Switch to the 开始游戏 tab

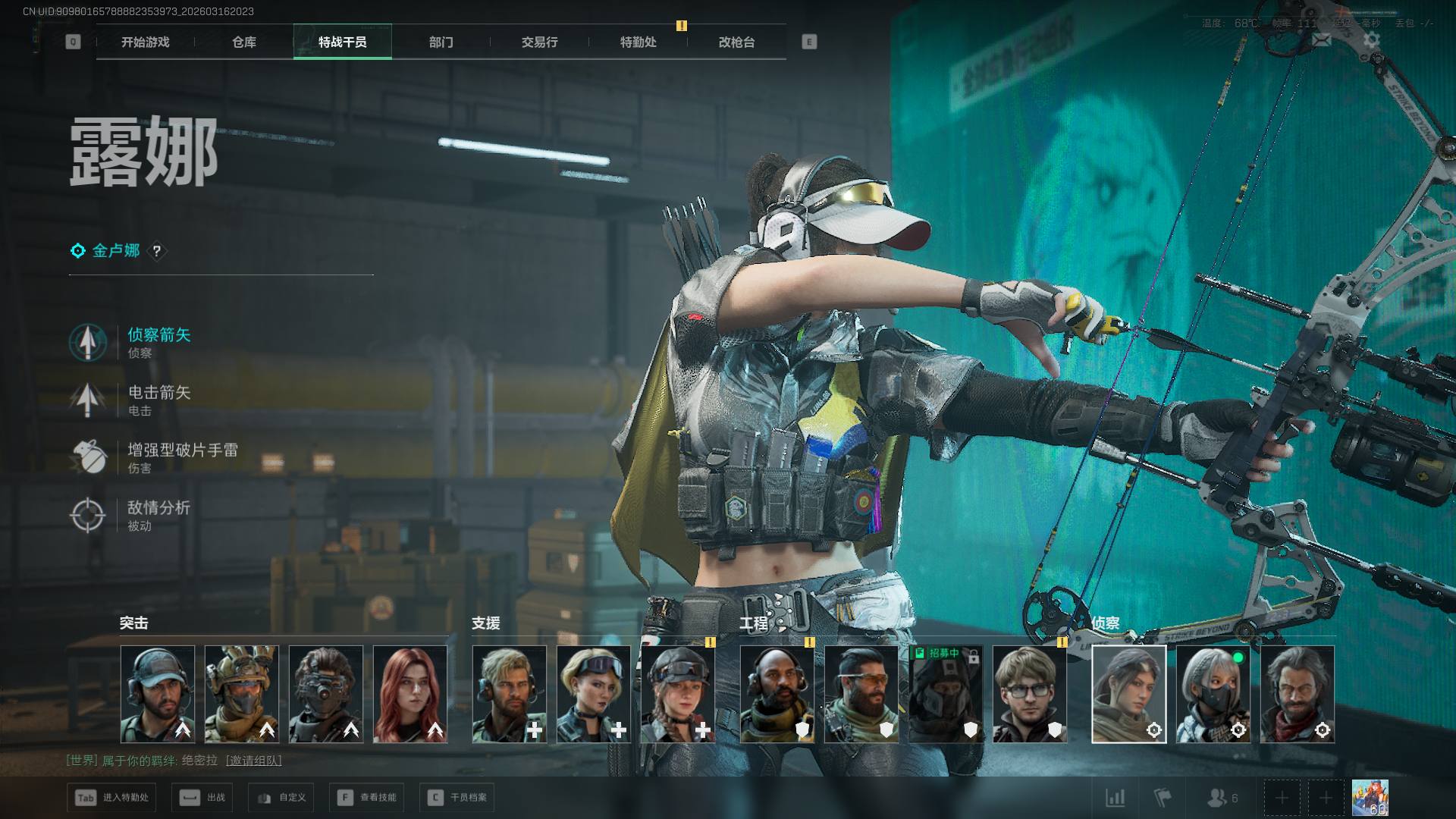point(145,42)
